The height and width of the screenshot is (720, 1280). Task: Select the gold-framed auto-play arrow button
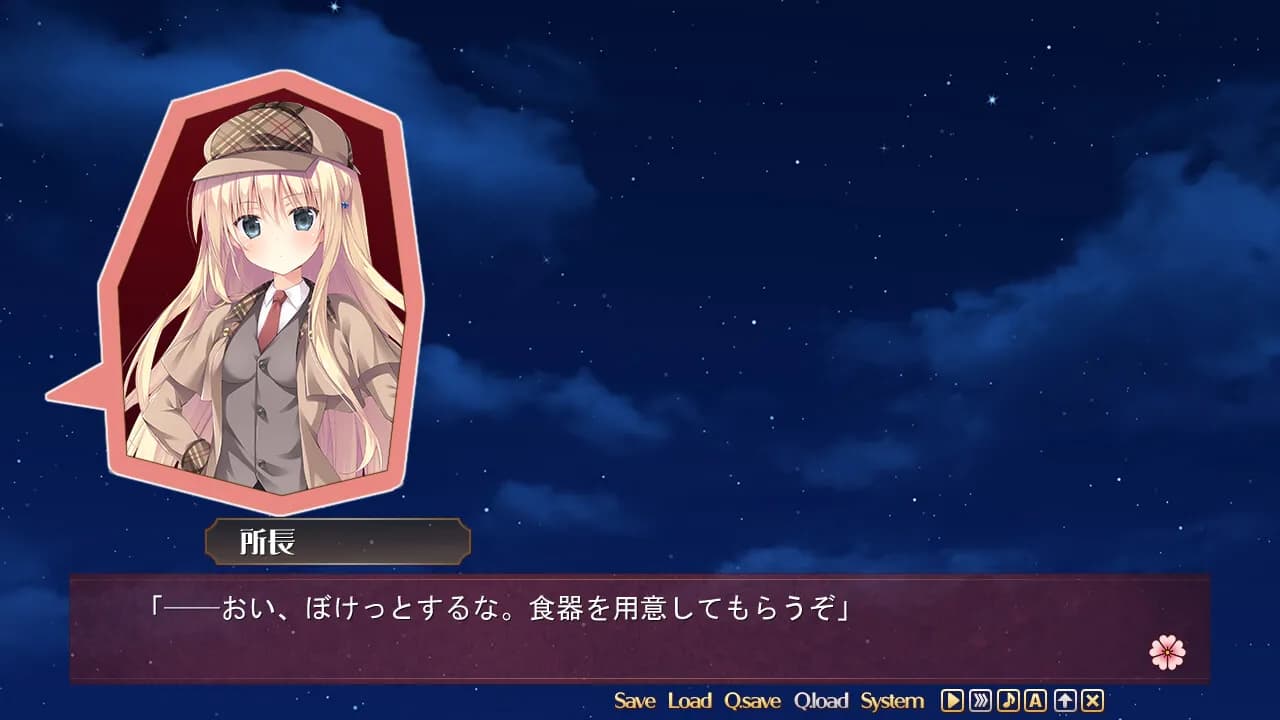(952, 701)
